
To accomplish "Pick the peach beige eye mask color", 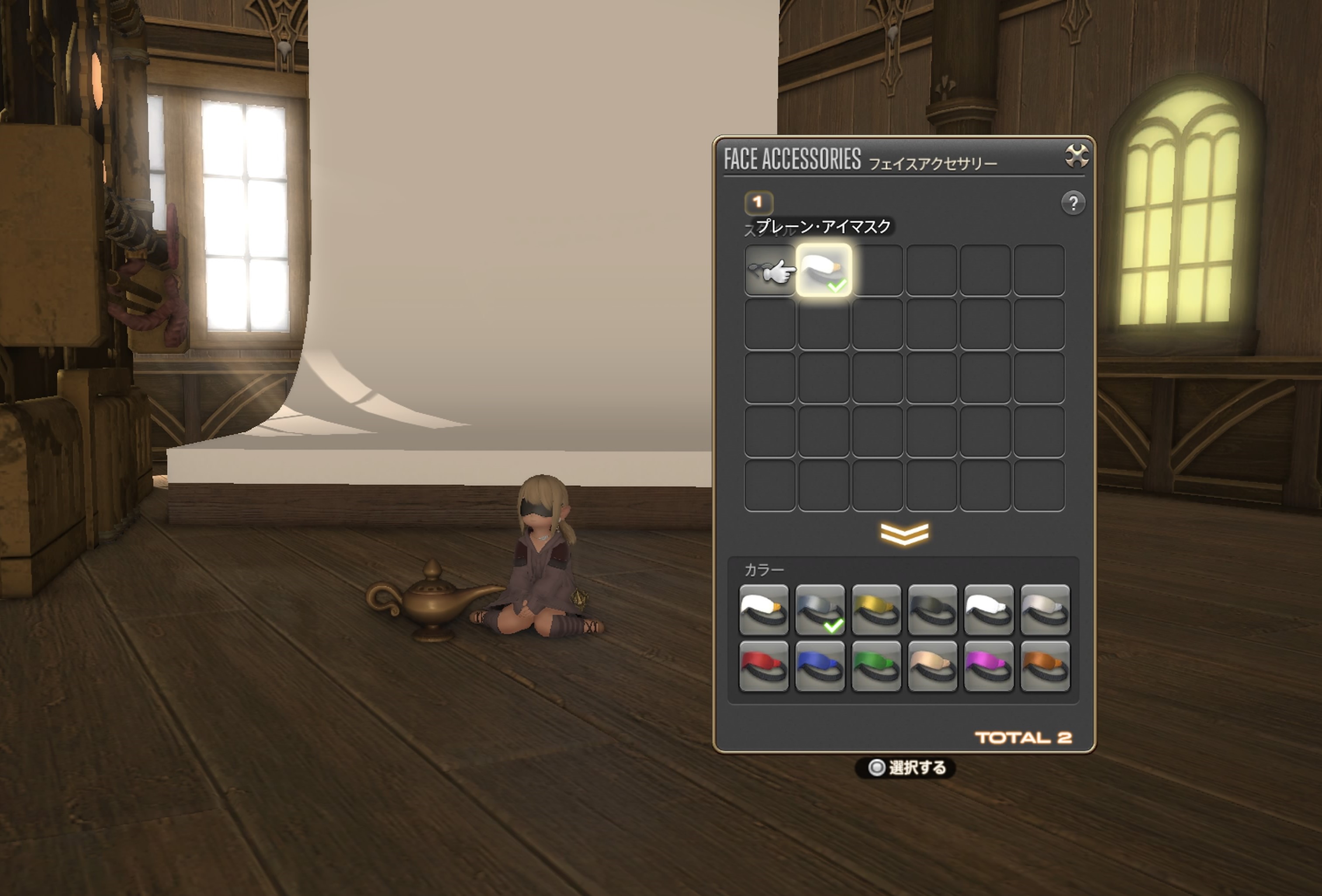I will pyautogui.click(x=932, y=666).
